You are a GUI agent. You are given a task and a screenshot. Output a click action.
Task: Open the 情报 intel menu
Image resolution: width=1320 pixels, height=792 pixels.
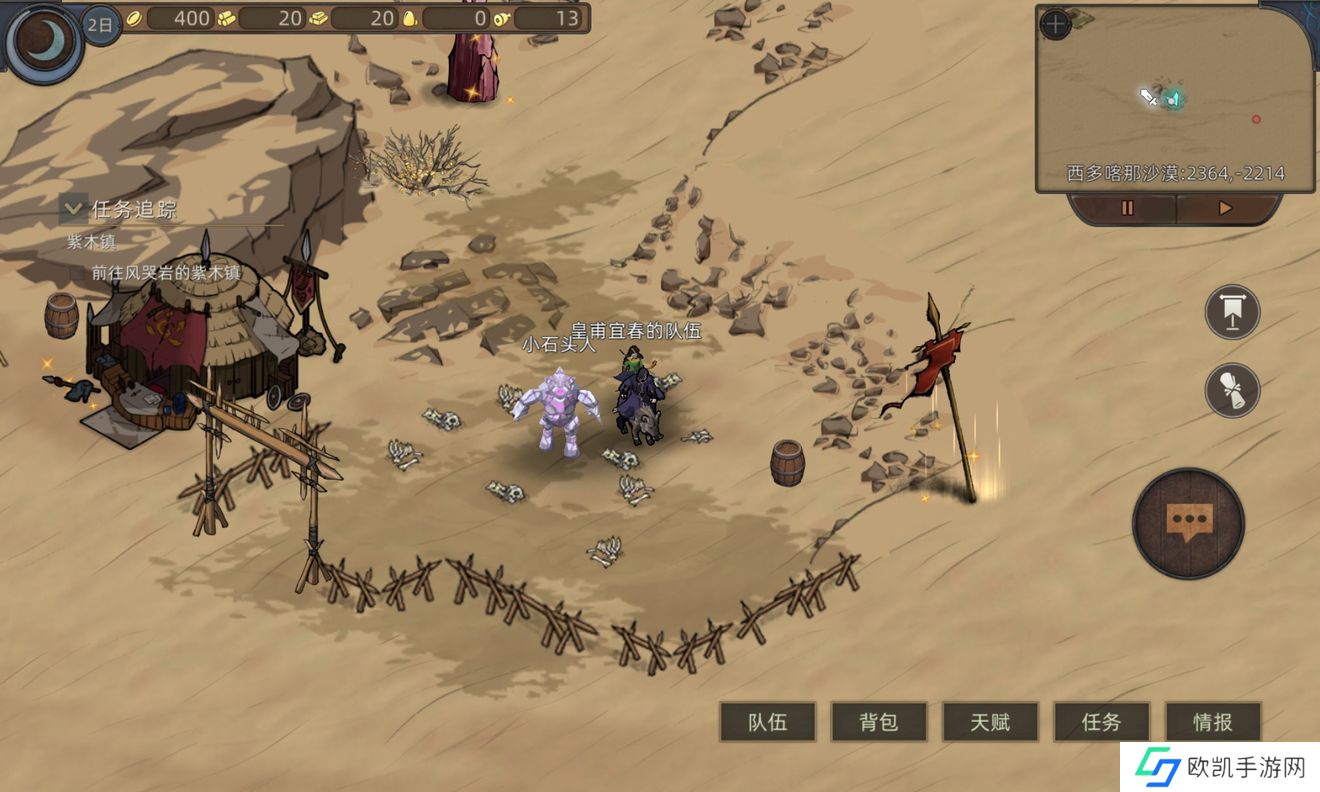tap(1212, 722)
